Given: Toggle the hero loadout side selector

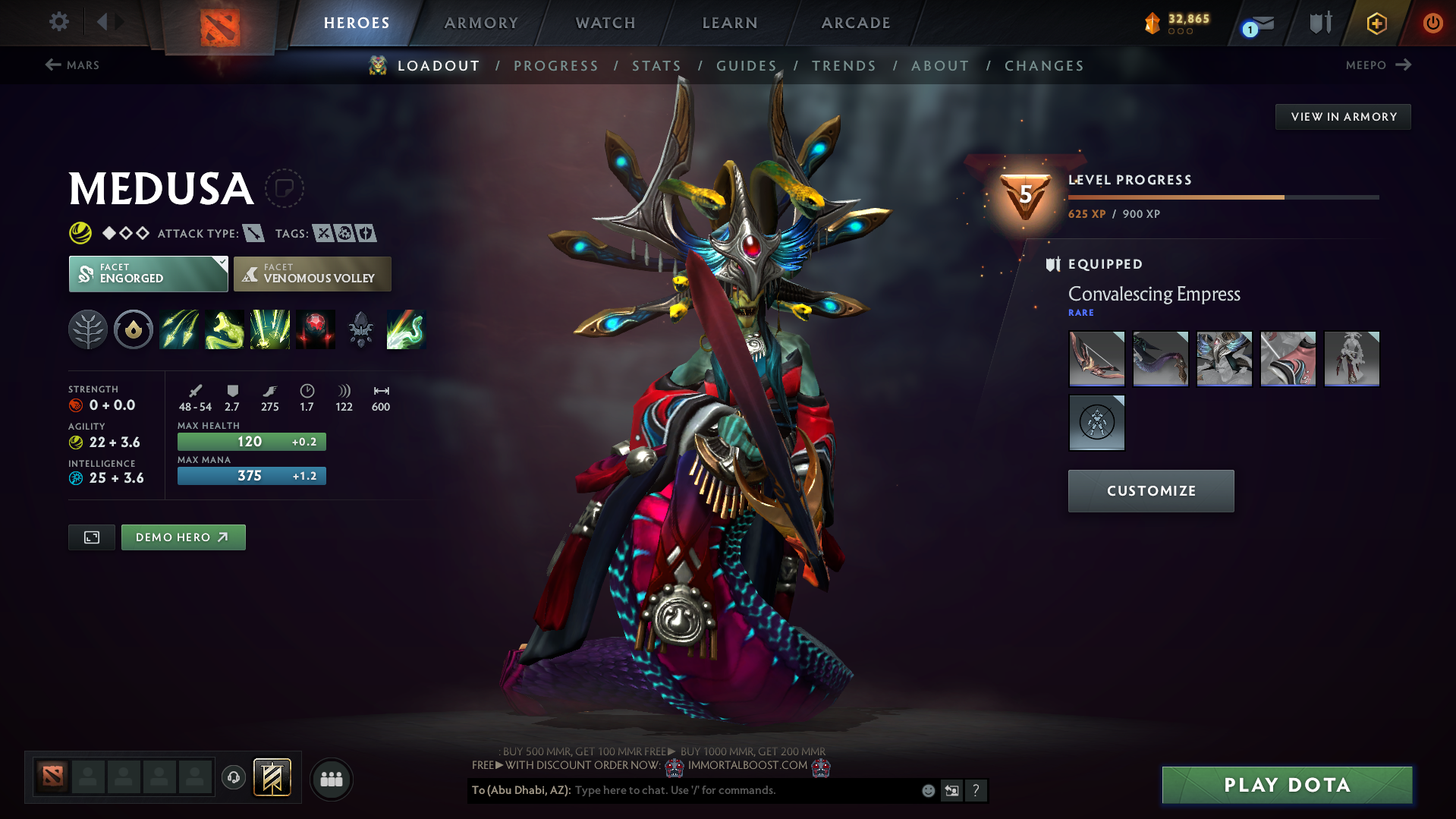Looking at the screenshot, I should tap(91, 537).
